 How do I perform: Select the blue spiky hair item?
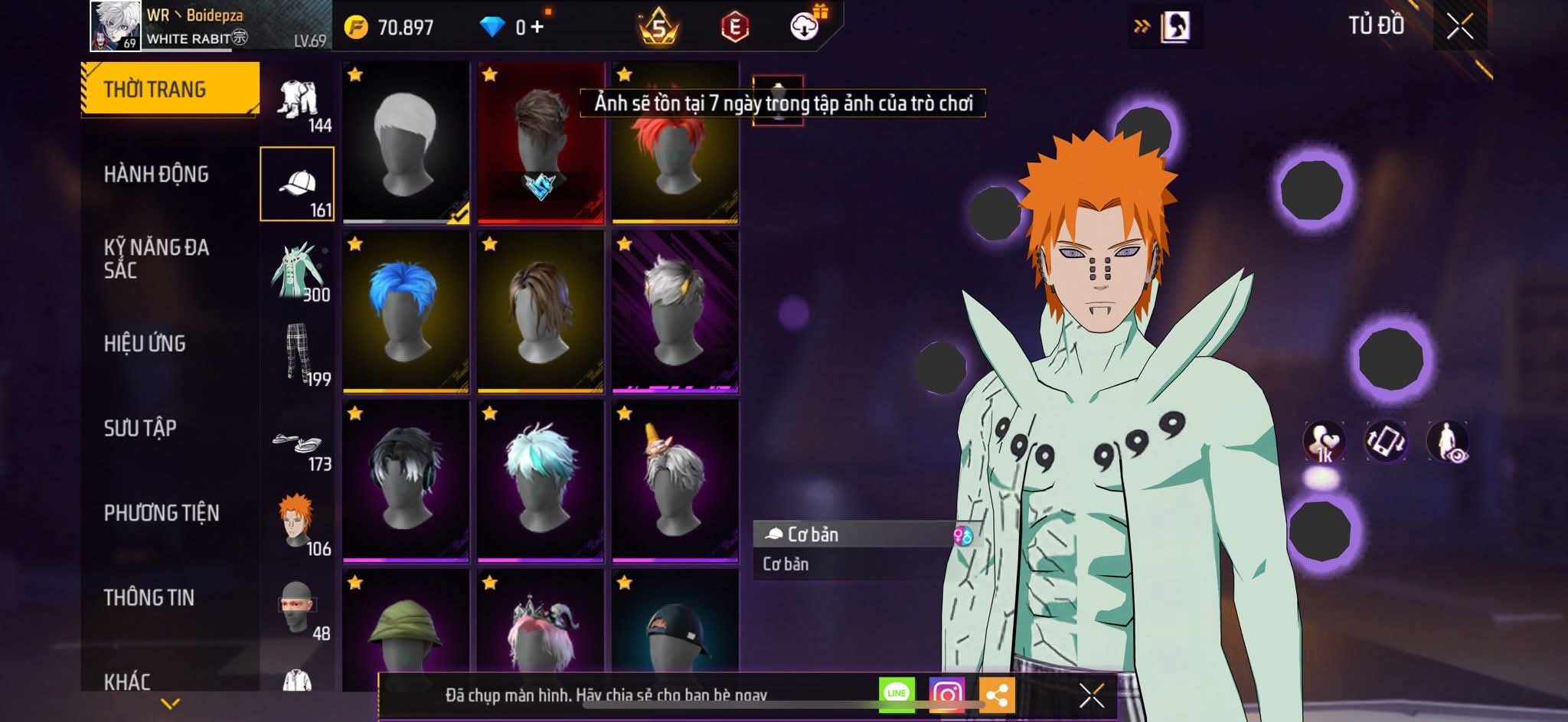(406, 312)
